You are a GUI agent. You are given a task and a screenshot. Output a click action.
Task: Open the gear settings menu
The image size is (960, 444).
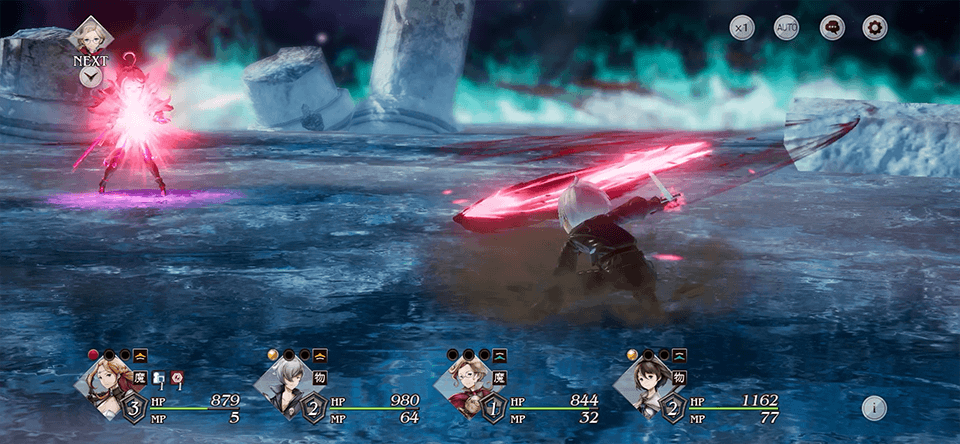[x=875, y=28]
